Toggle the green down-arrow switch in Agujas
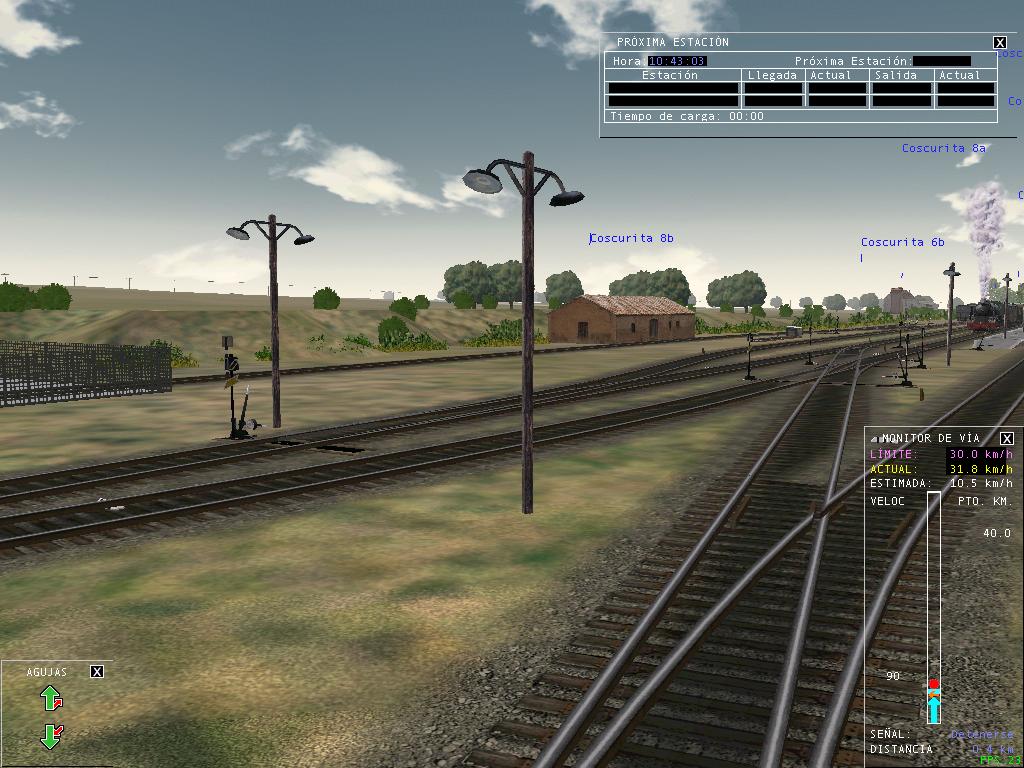 (51, 737)
